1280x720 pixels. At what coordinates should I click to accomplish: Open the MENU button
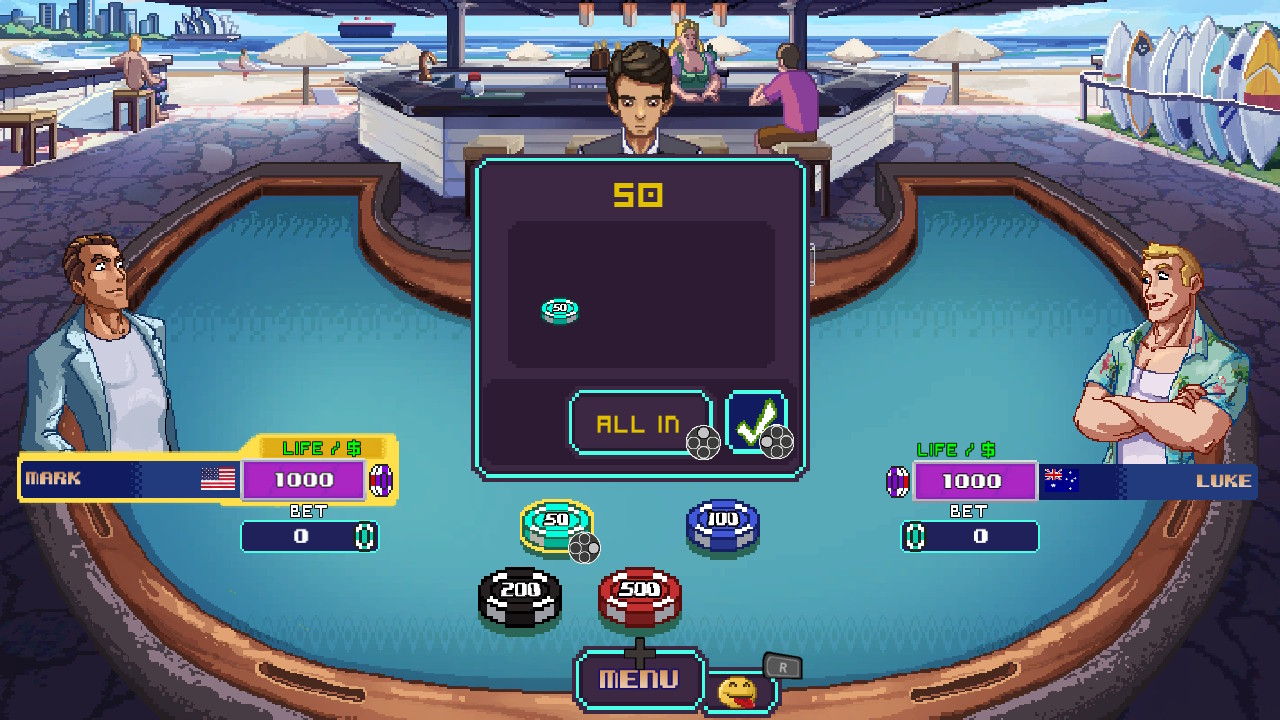tap(639, 680)
